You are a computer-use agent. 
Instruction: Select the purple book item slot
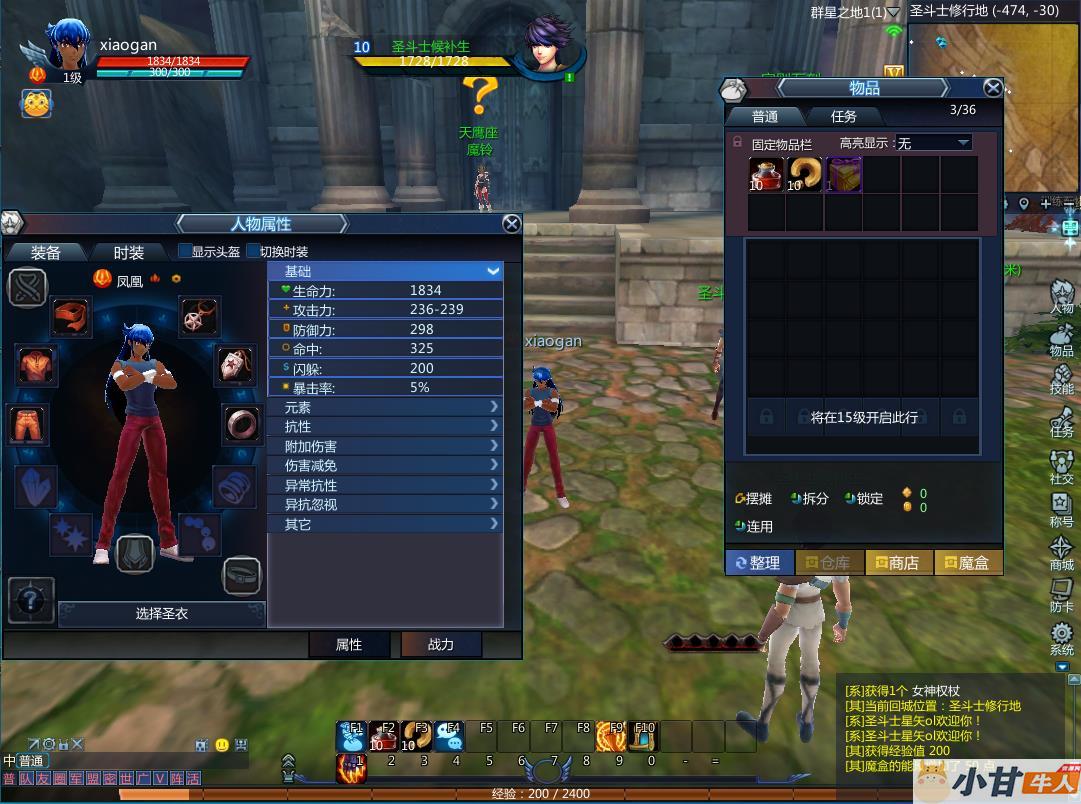(843, 174)
